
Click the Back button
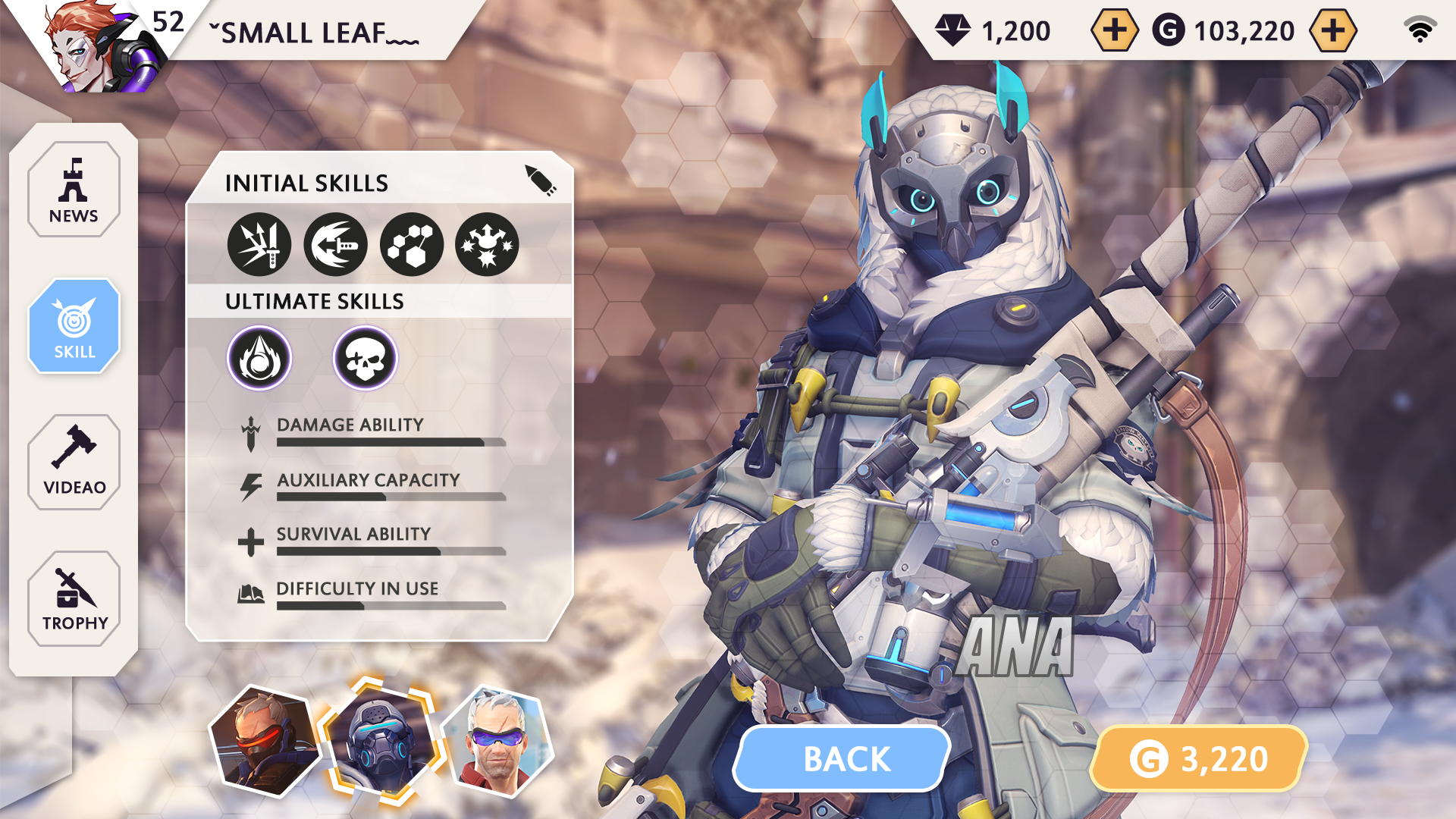844,758
